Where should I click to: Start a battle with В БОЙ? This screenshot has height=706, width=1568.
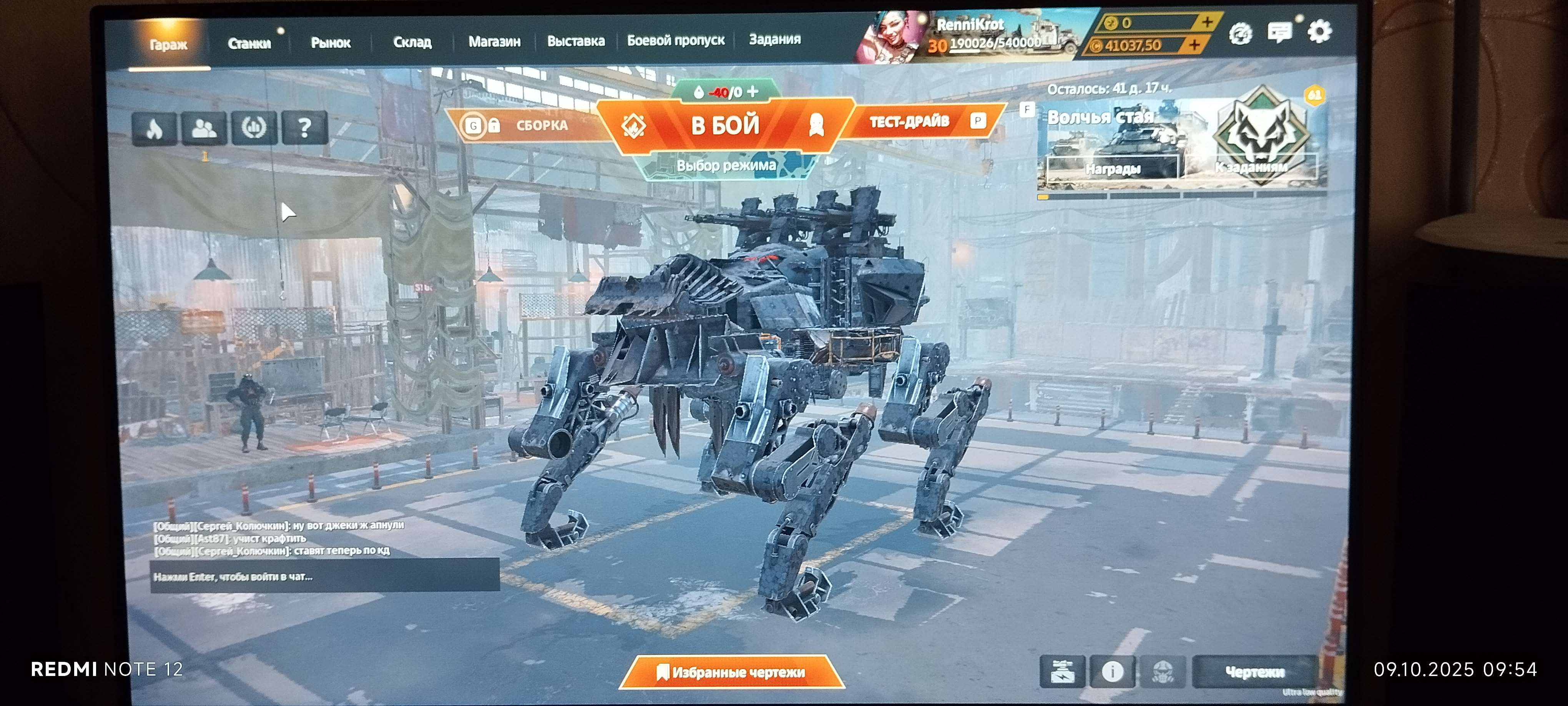click(725, 125)
